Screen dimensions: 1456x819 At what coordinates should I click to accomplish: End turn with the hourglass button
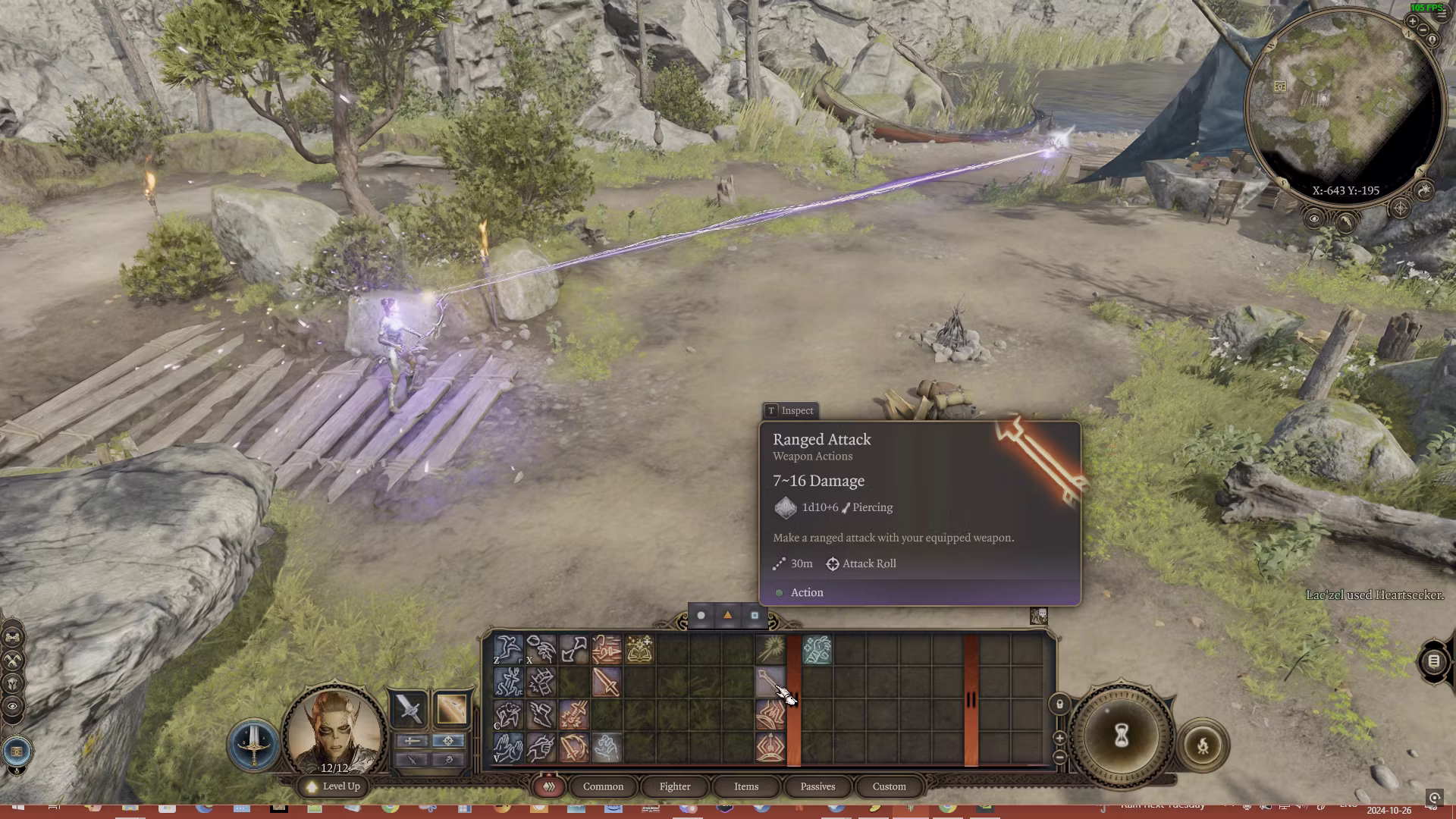[1122, 735]
